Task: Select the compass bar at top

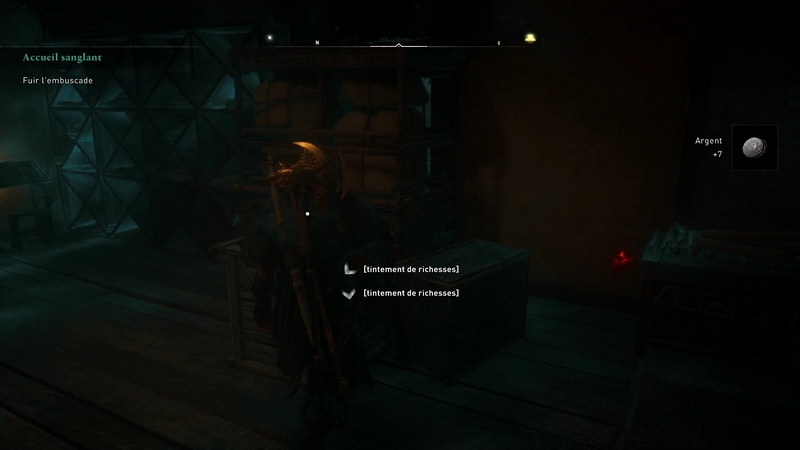Action: tap(400, 44)
